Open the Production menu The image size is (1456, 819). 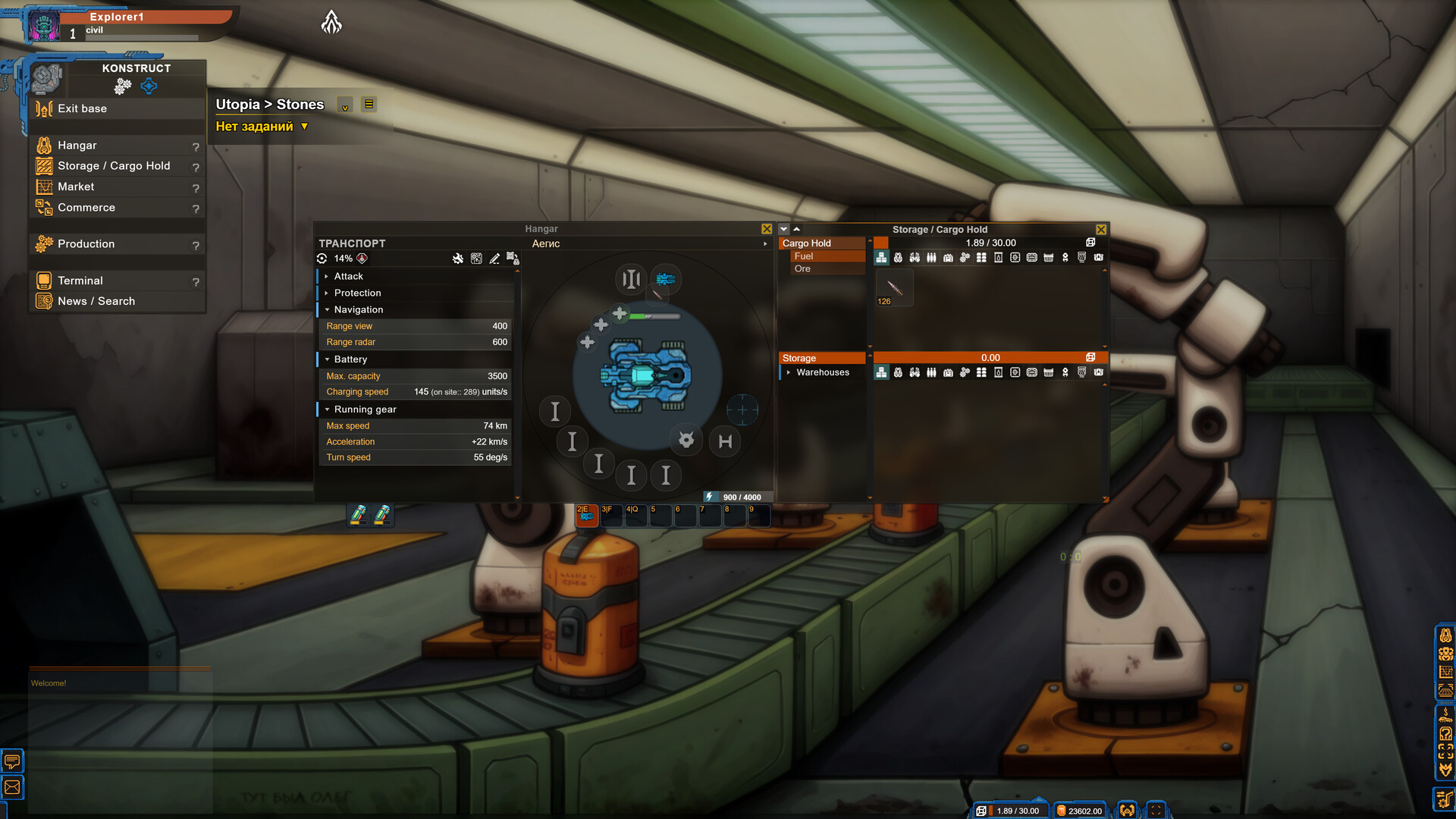(x=86, y=244)
